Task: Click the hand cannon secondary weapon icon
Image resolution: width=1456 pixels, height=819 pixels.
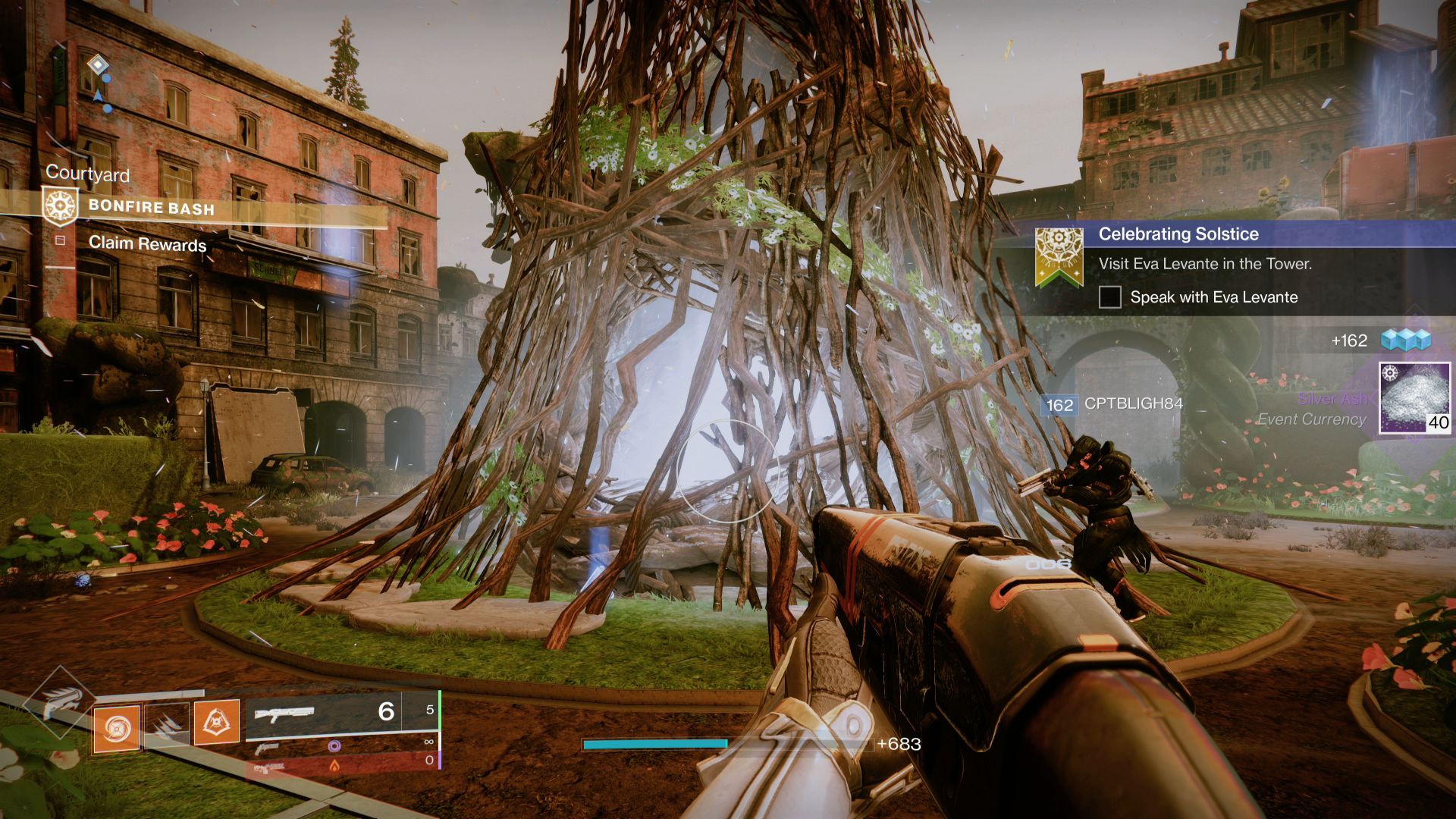Action: click(x=265, y=749)
